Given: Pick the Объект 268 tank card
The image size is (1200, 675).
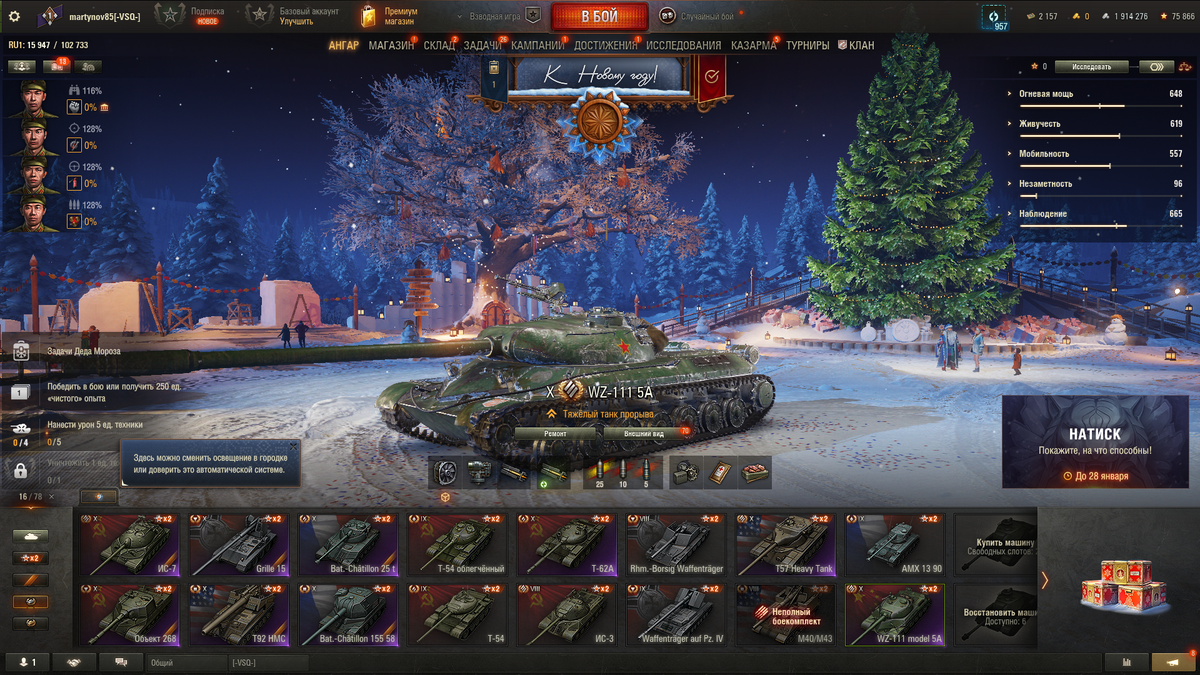Looking at the screenshot, I should (131, 616).
